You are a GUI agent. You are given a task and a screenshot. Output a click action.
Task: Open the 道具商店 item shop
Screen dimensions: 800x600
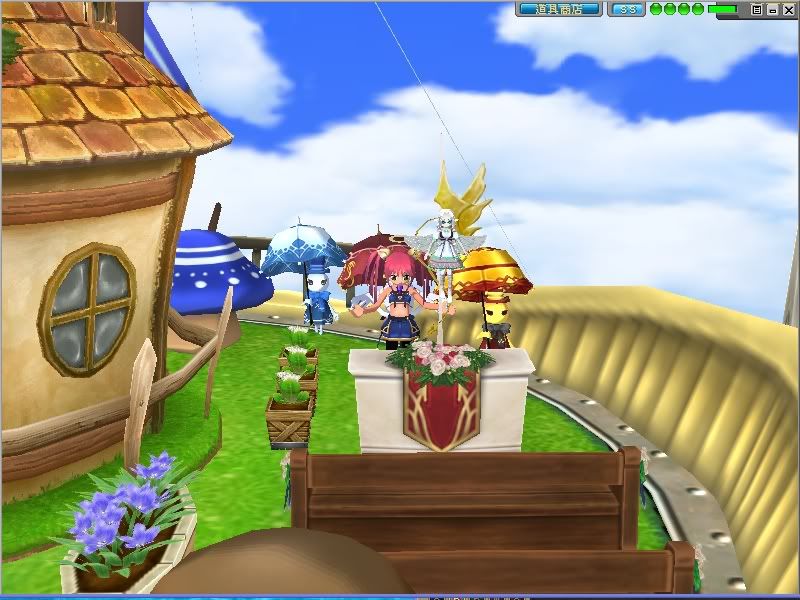tap(559, 9)
